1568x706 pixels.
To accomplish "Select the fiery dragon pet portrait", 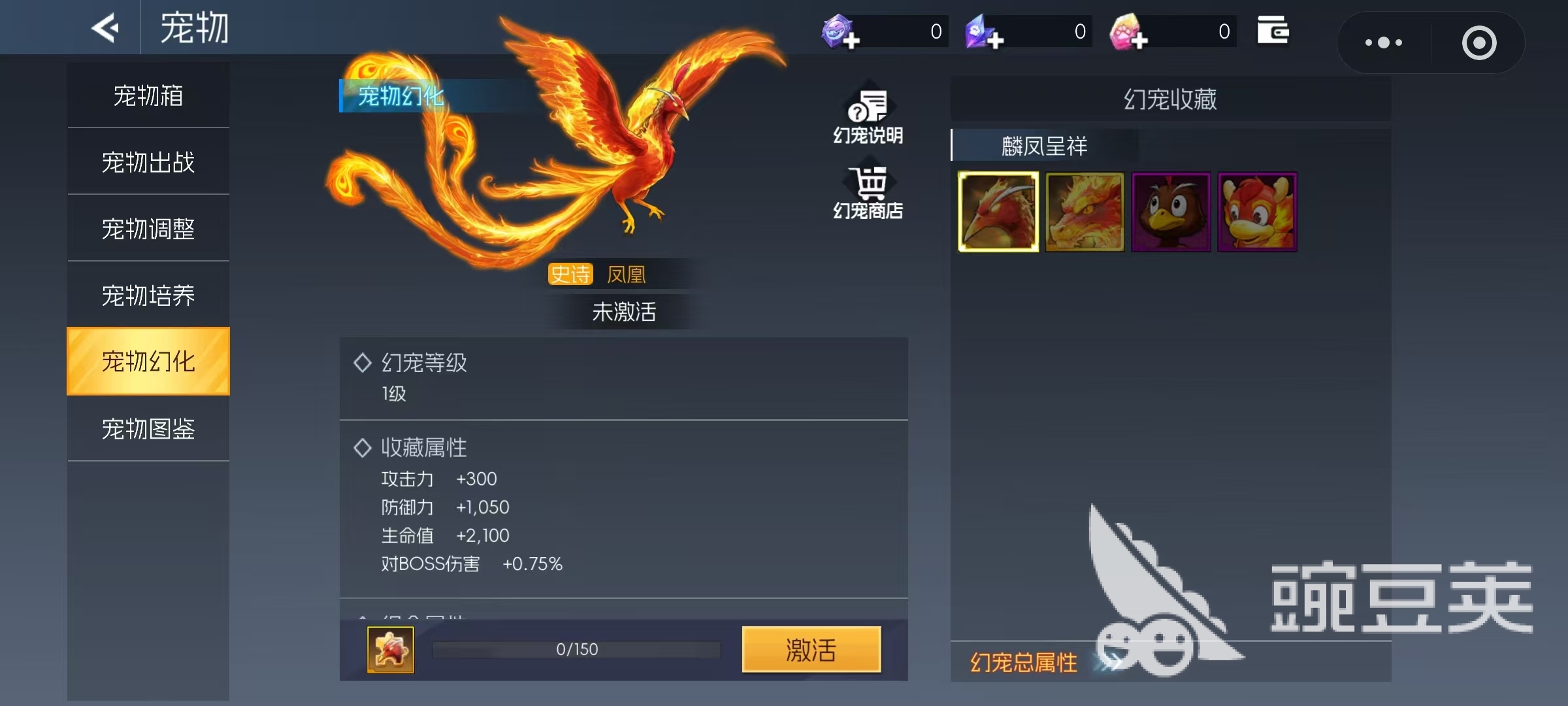I will pos(1084,212).
